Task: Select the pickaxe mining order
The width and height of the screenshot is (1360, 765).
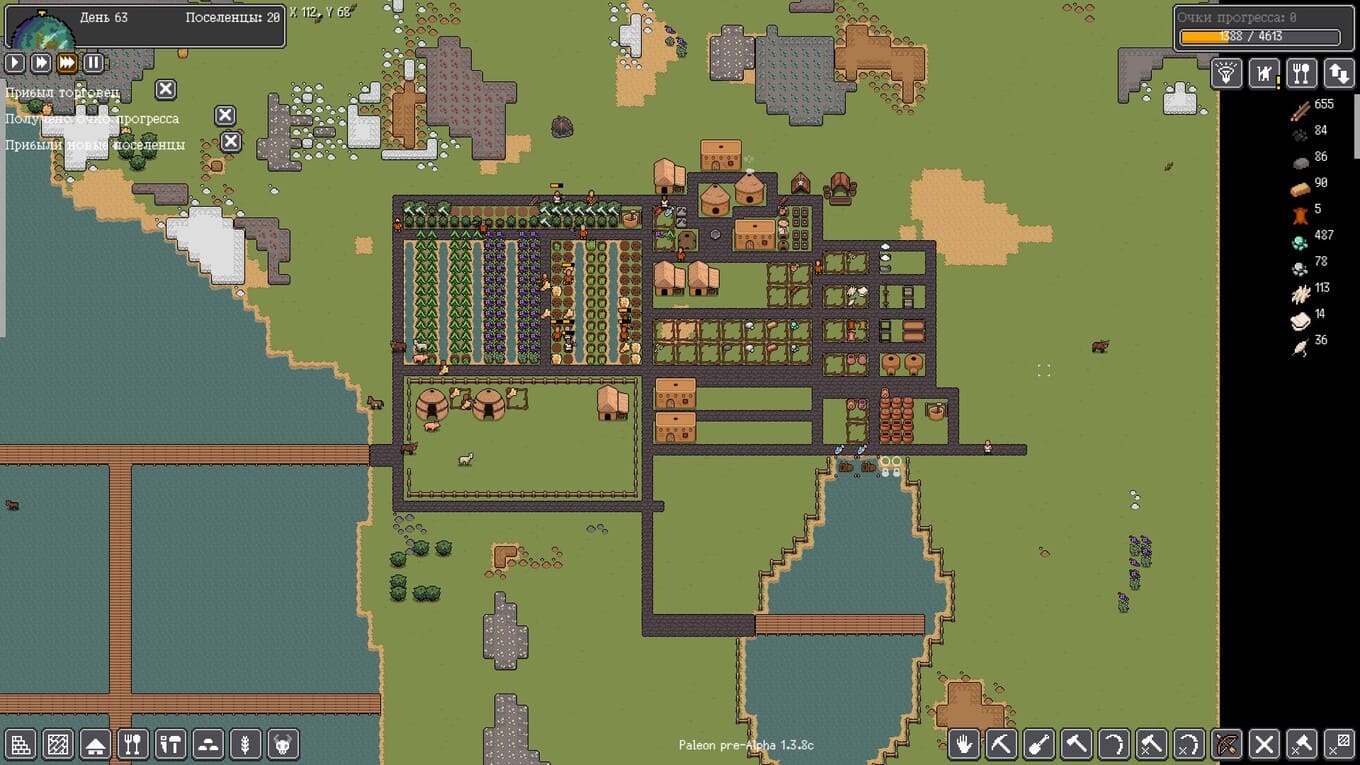Action: [x=1001, y=744]
